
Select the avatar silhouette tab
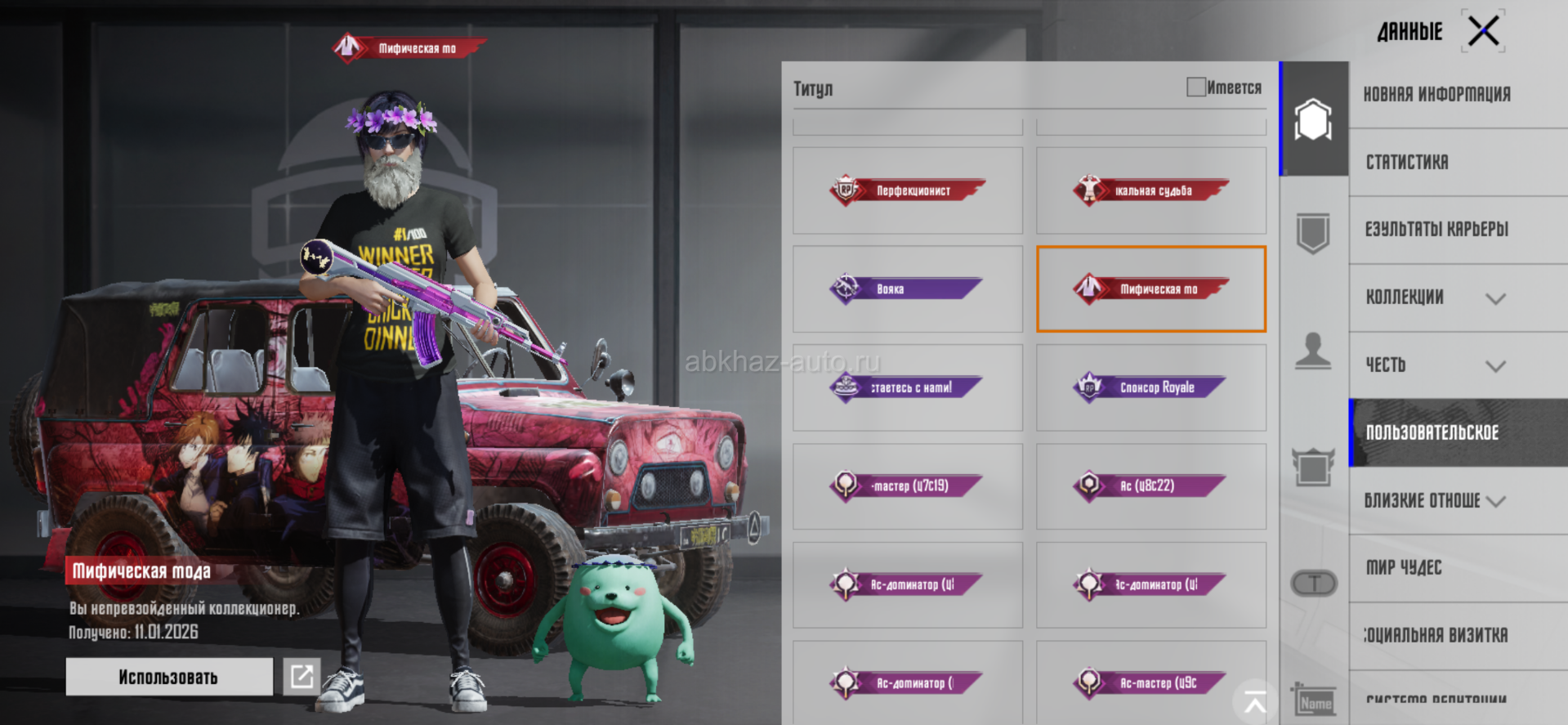pyautogui.click(x=1313, y=351)
